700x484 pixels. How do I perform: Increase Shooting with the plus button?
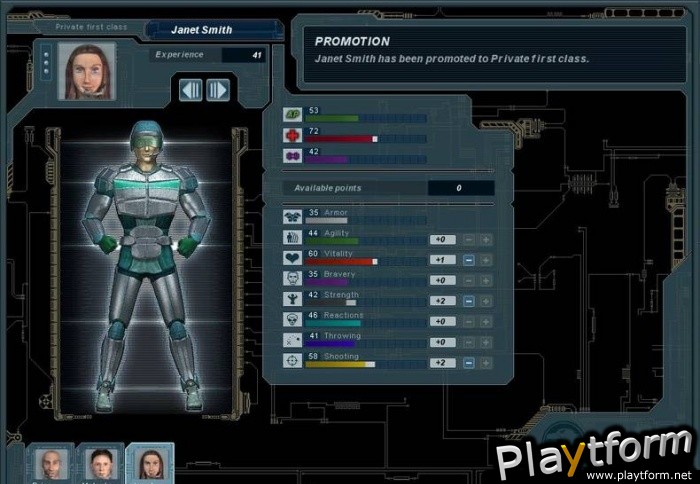485,362
